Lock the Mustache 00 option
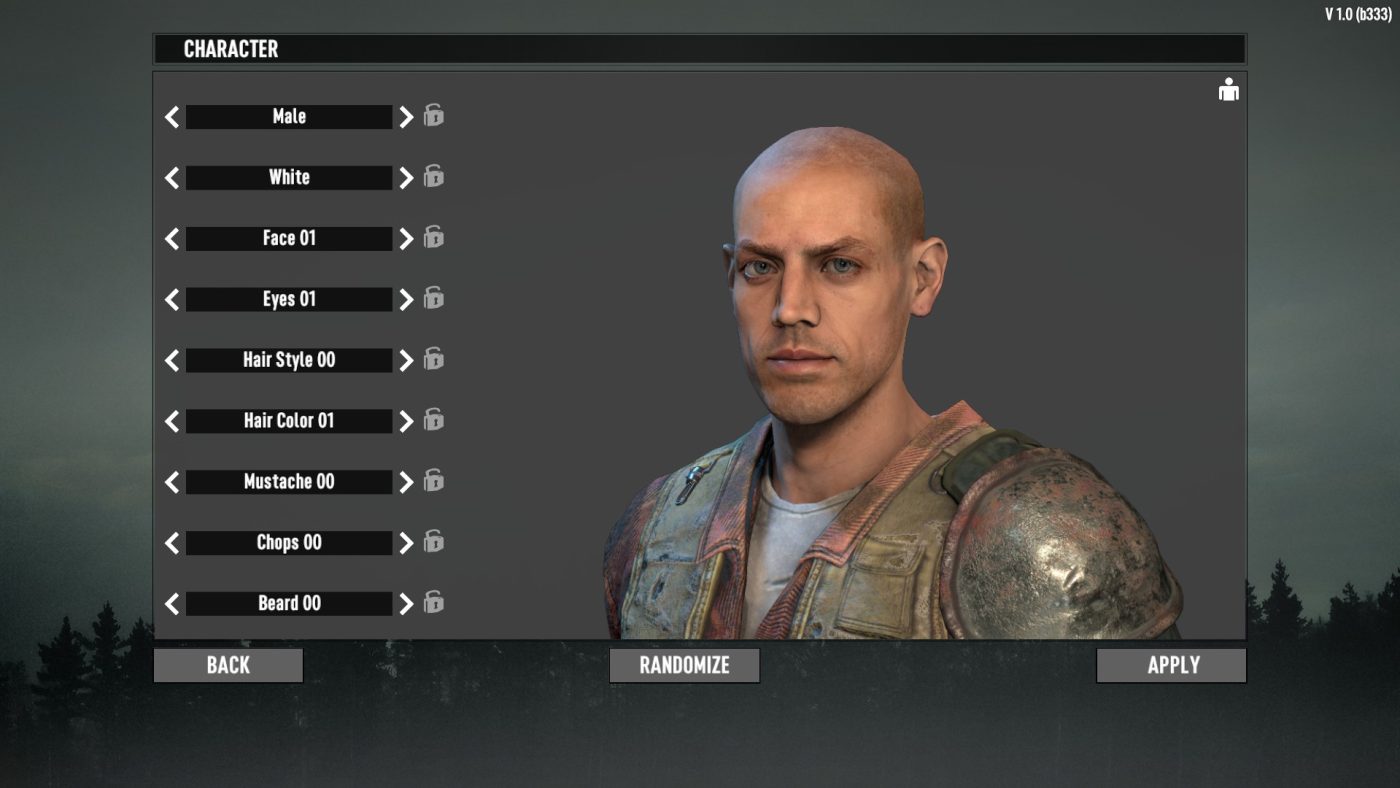The height and width of the screenshot is (788, 1400). 434,481
